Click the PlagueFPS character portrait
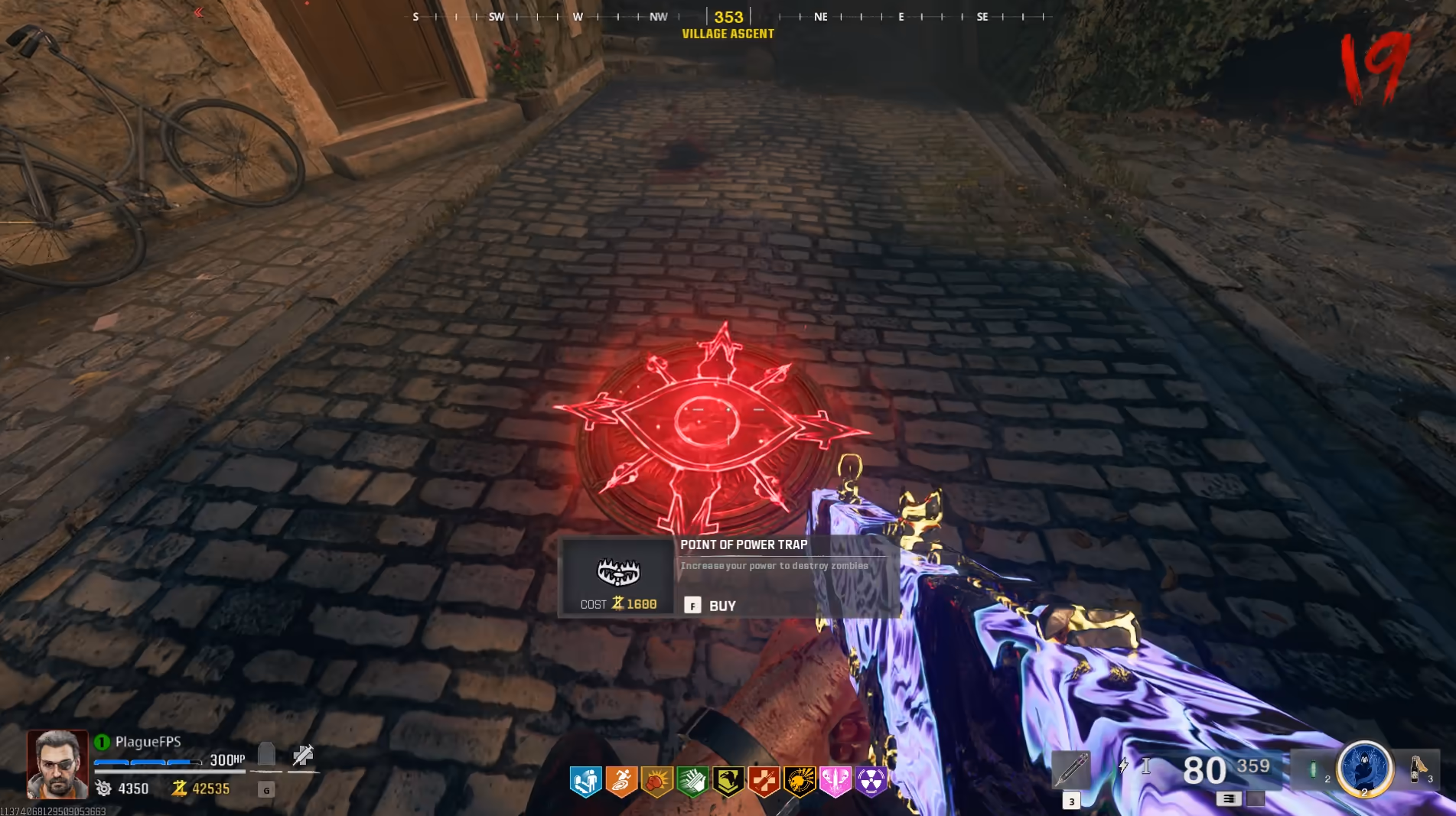 [57, 764]
